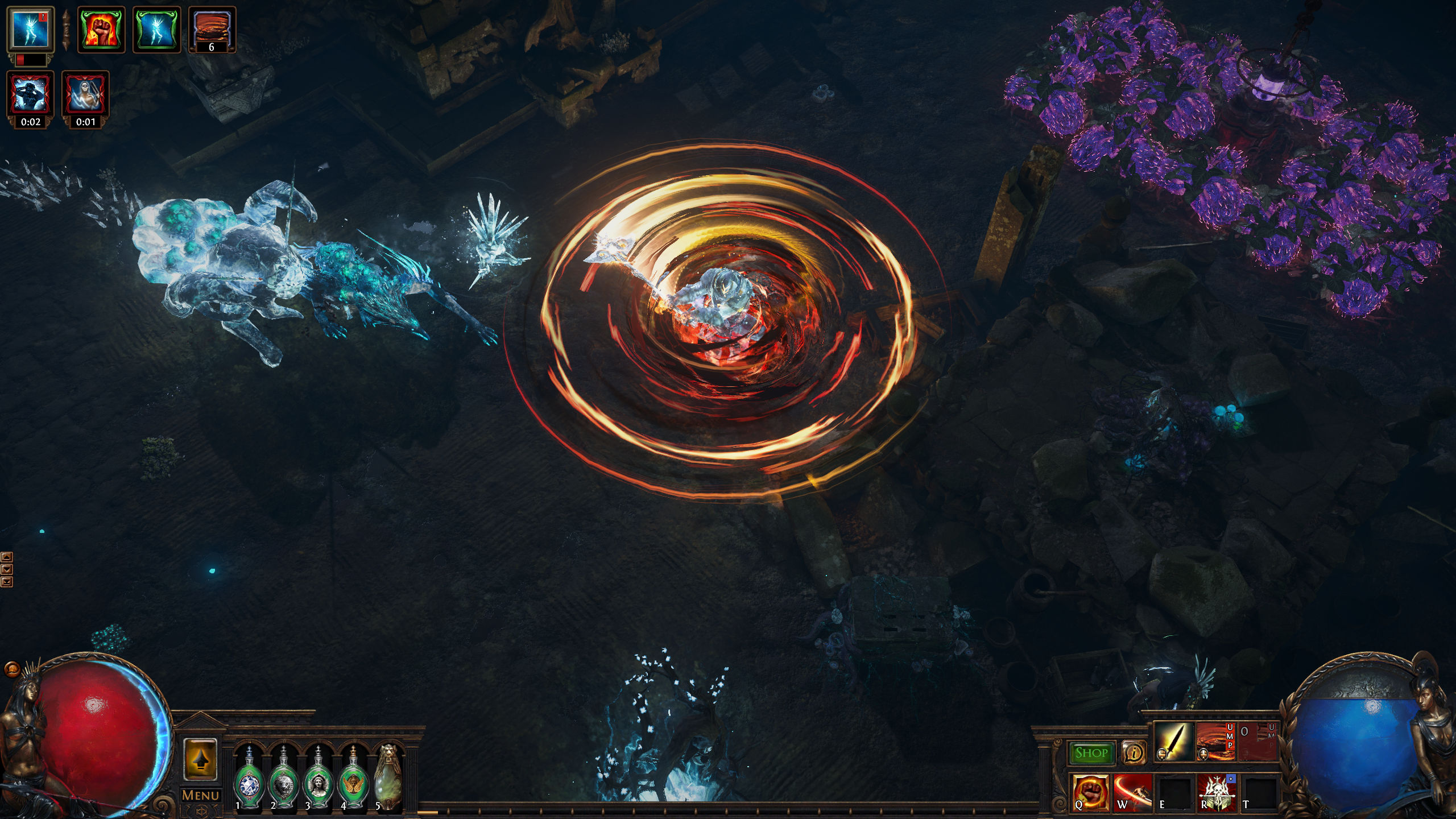Viewport: 1456px width, 819px height.
Task: Click the info speech-bubble button
Action: point(1134,753)
